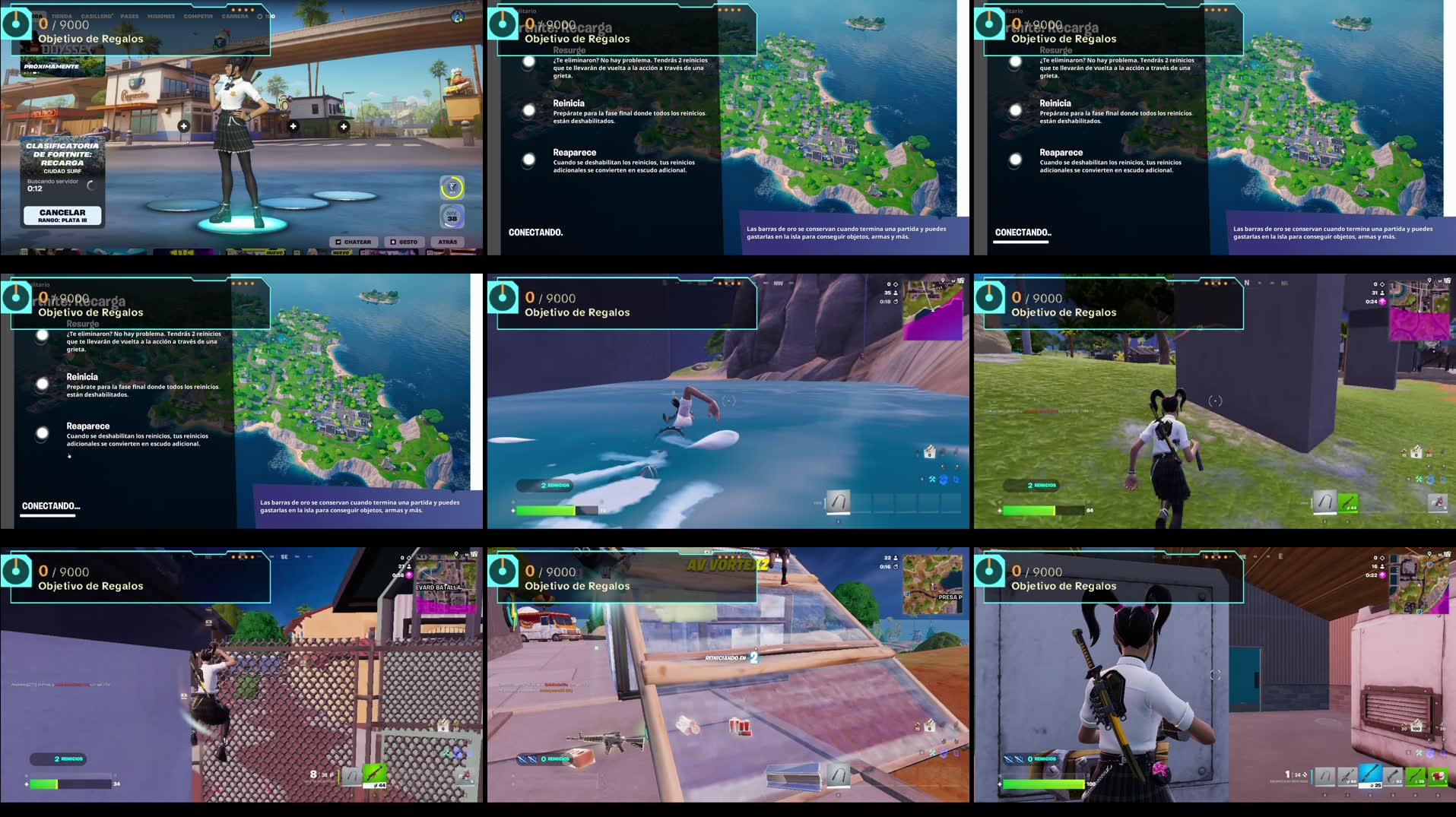Click the CHATEAR speech icon
1456x817 pixels.
(338, 242)
